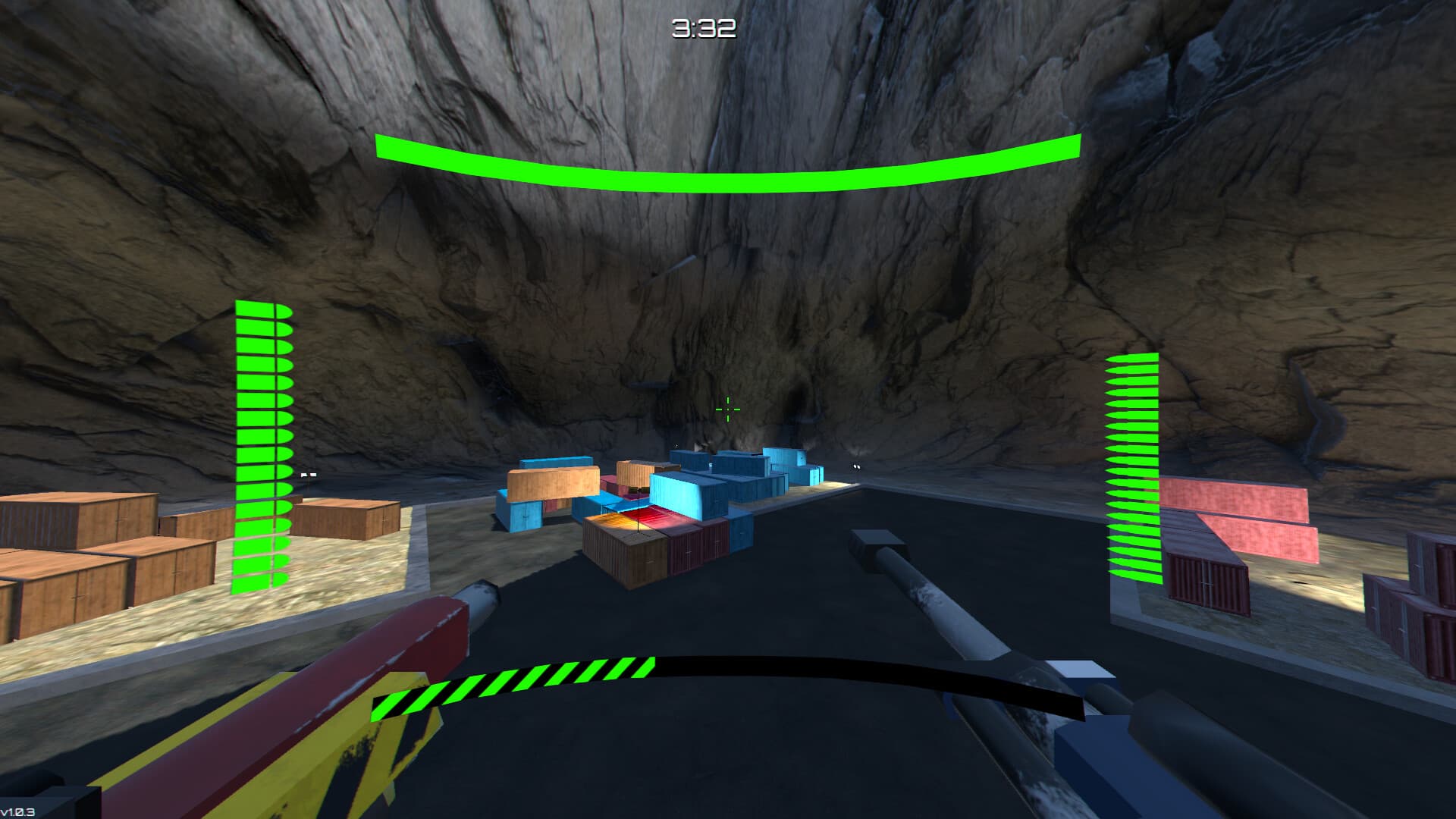
Task: Click the green crosshair at screen center
Action: point(727,409)
